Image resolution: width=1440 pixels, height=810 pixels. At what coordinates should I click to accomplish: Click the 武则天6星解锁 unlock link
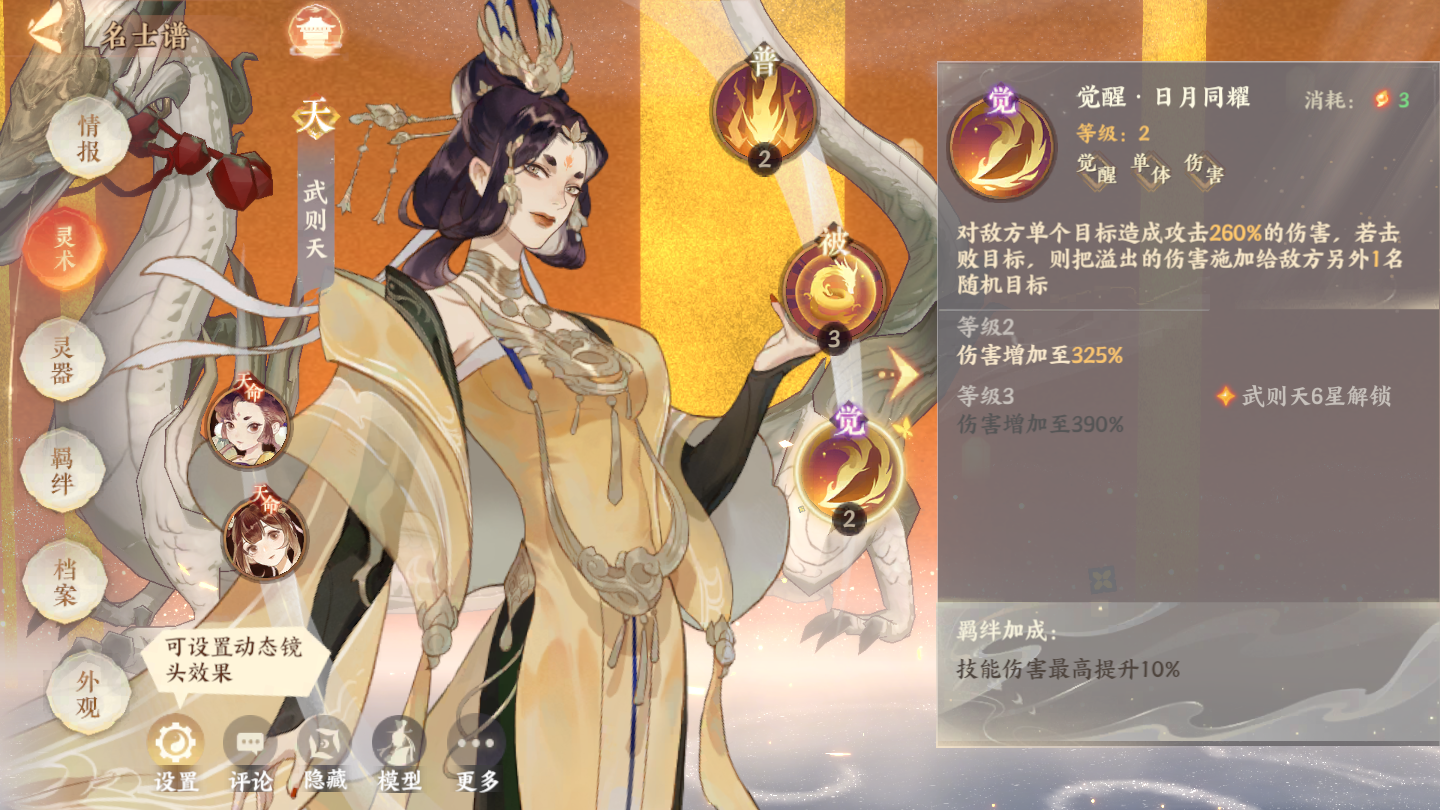tap(1322, 398)
